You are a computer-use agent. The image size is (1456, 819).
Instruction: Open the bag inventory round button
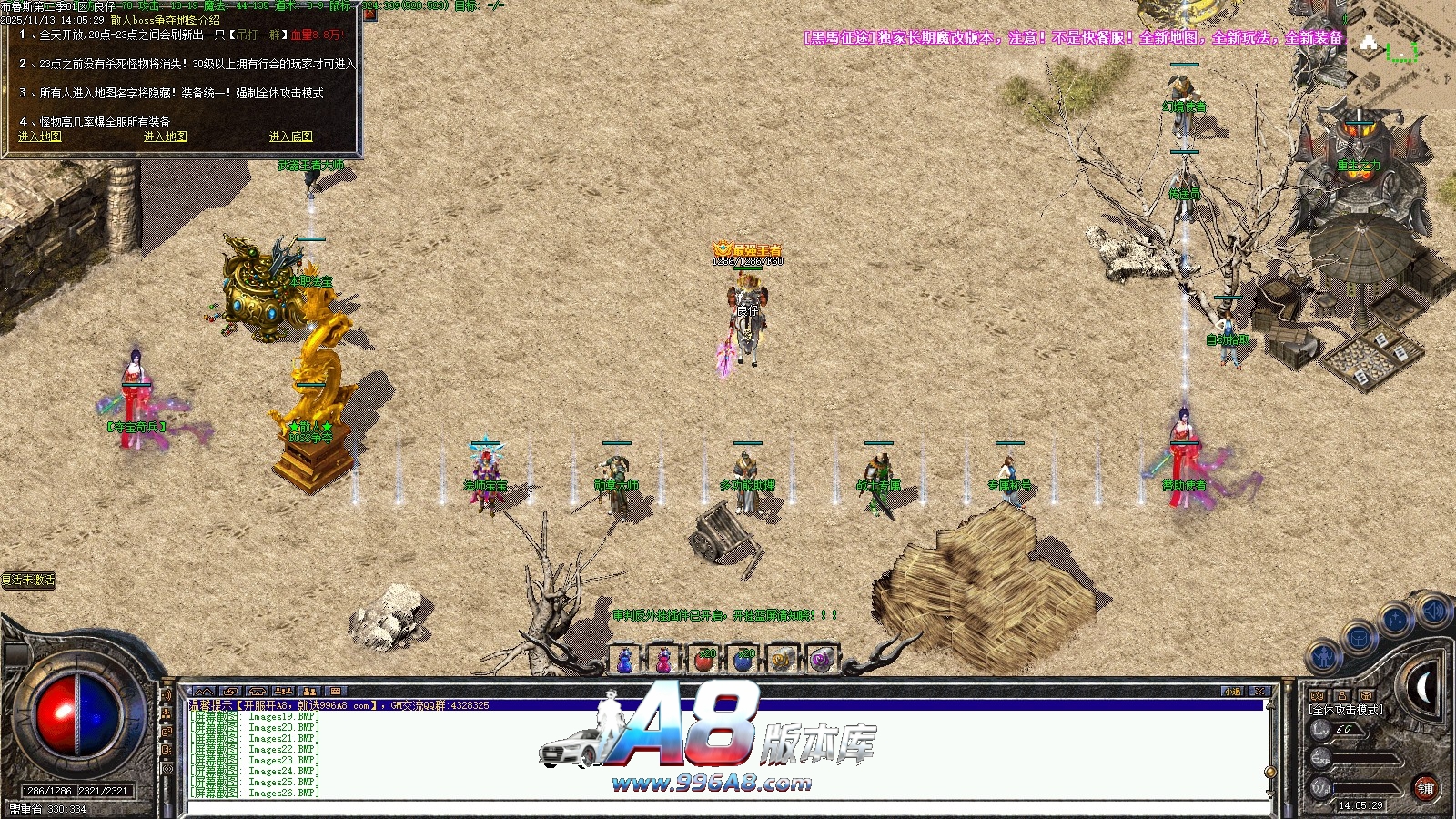pos(1359,637)
